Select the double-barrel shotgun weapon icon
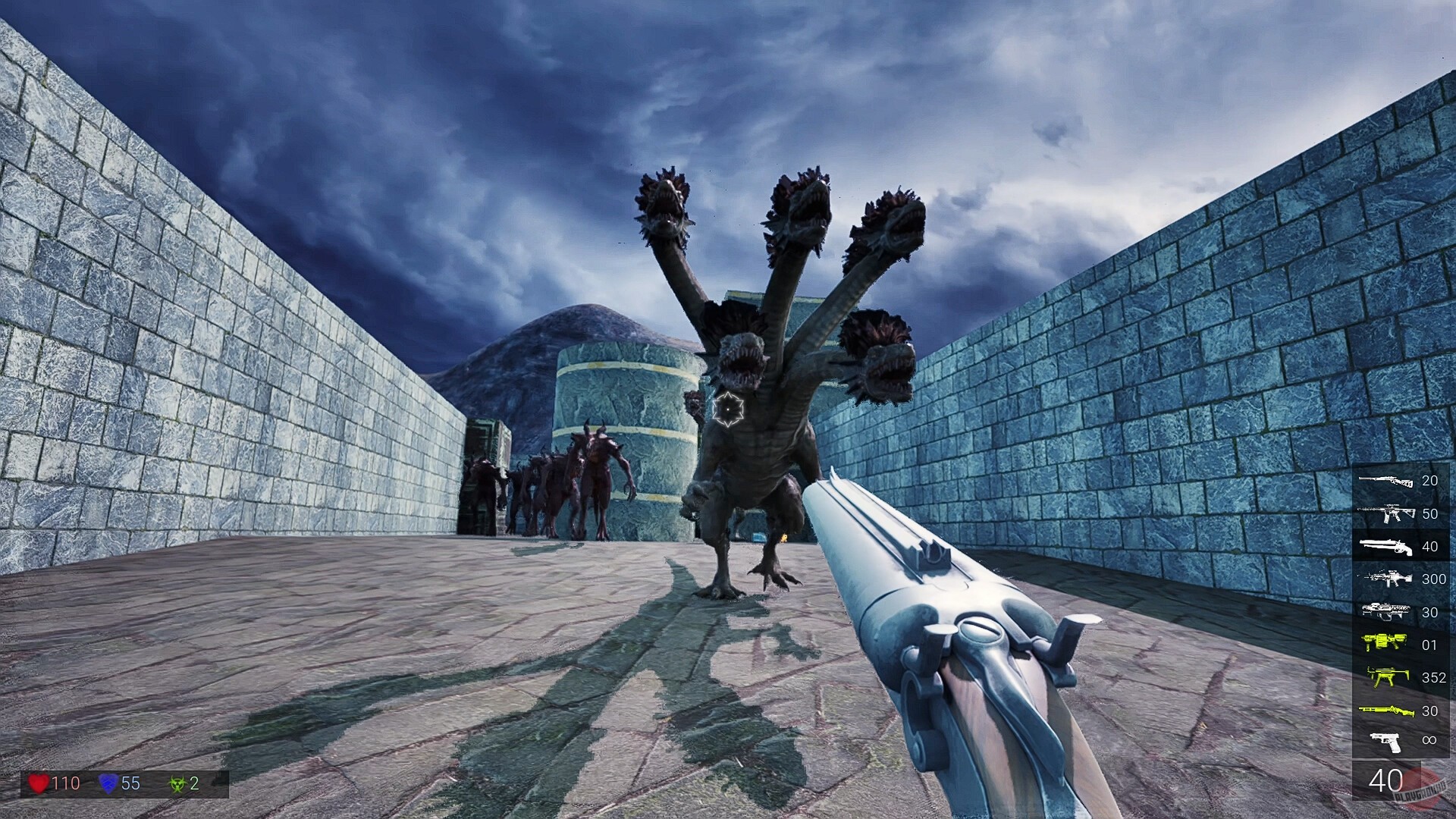This screenshot has height=819, width=1456. [x=1386, y=545]
